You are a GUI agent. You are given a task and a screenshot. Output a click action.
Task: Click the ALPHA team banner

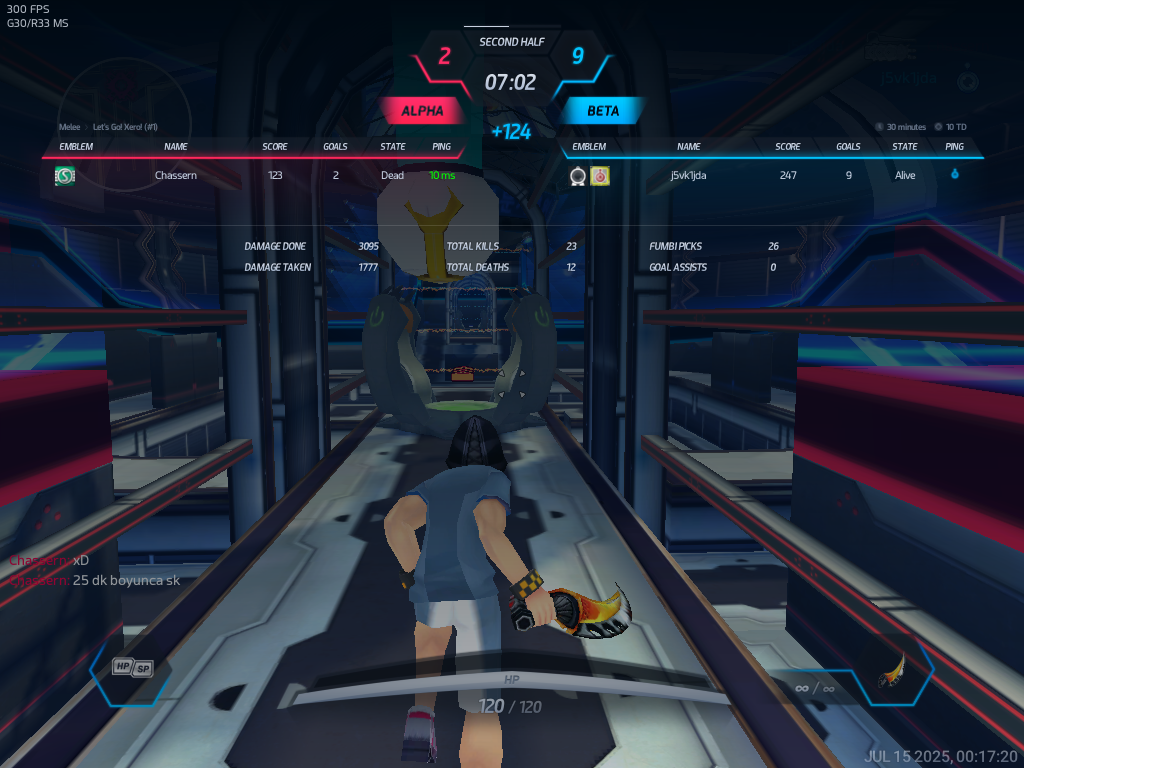[x=422, y=111]
